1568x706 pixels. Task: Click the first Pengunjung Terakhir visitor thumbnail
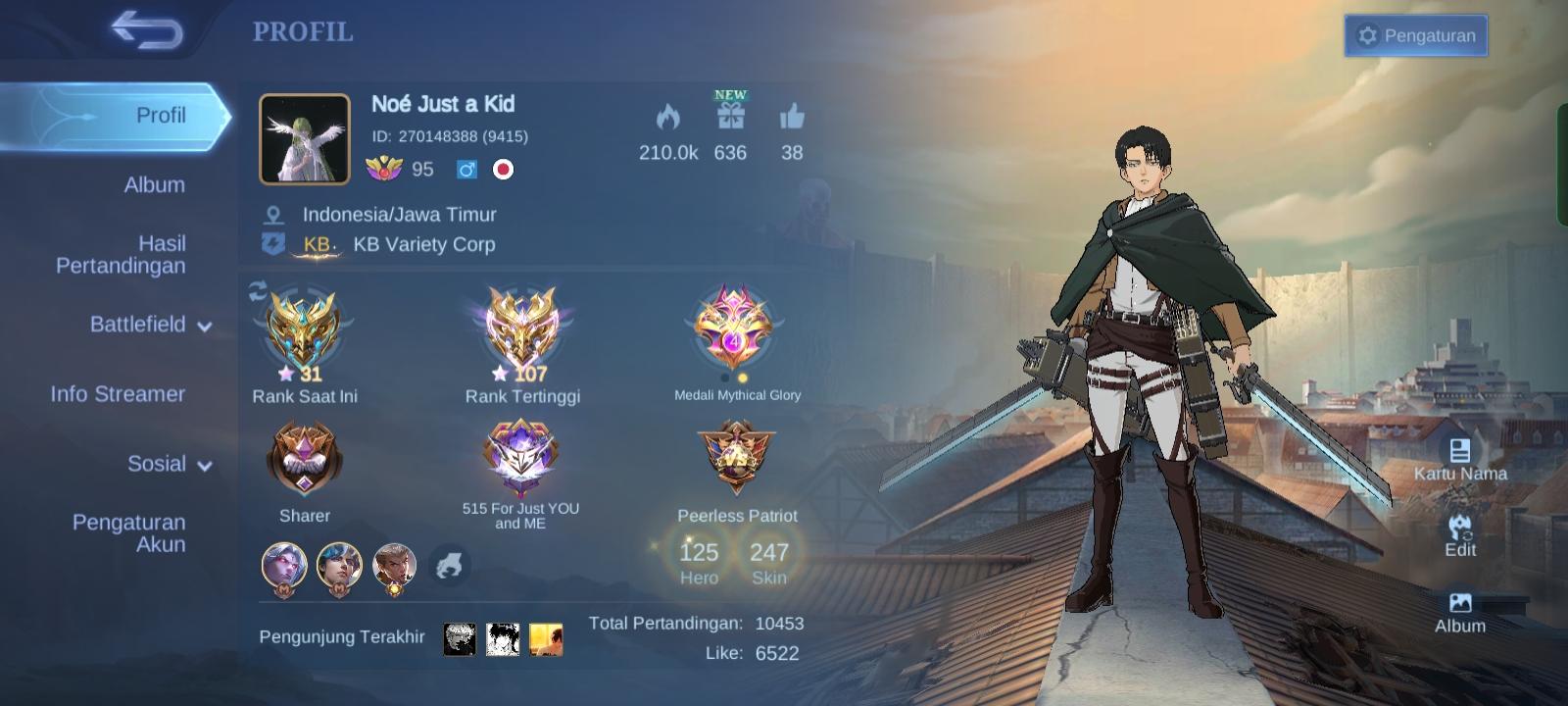[x=460, y=637]
